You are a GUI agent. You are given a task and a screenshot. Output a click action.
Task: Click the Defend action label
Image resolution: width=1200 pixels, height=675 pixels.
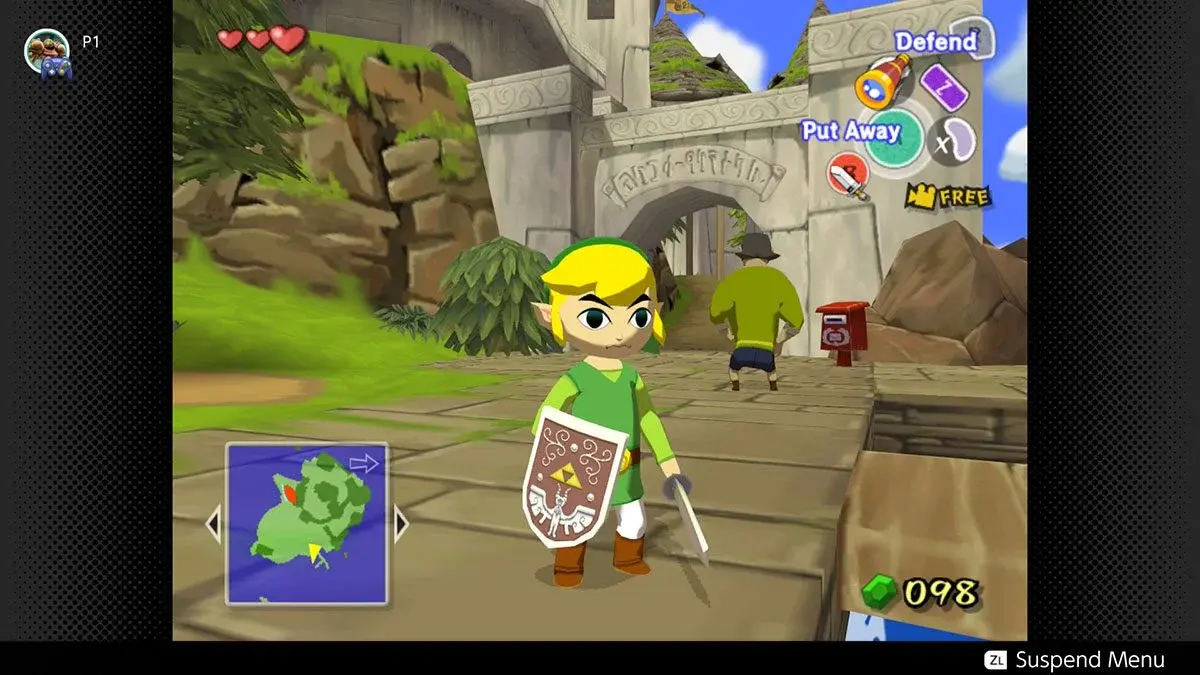point(935,42)
